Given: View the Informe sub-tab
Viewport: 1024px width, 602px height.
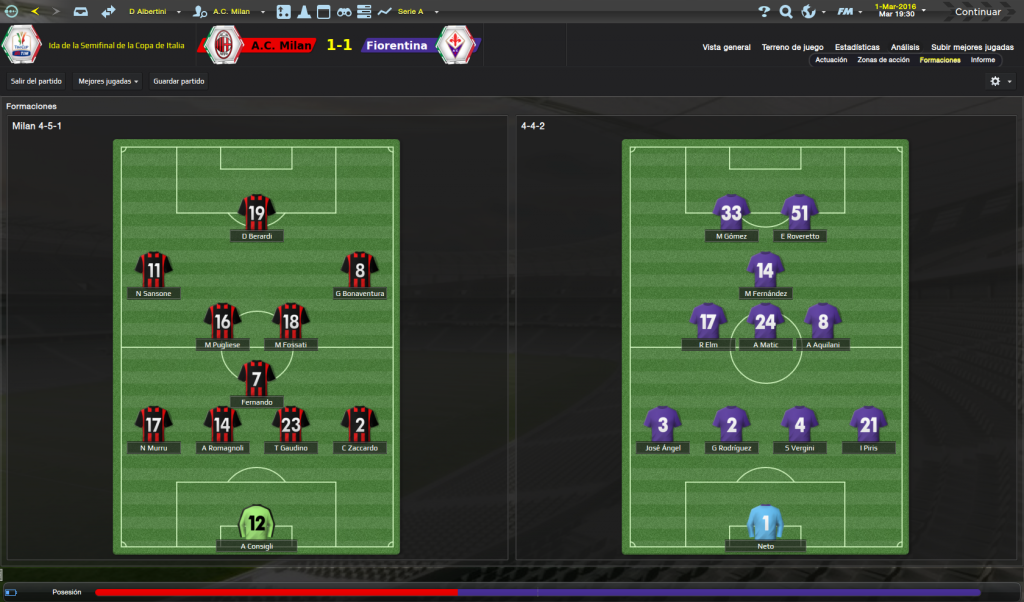Looking at the screenshot, I should [x=983, y=60].
